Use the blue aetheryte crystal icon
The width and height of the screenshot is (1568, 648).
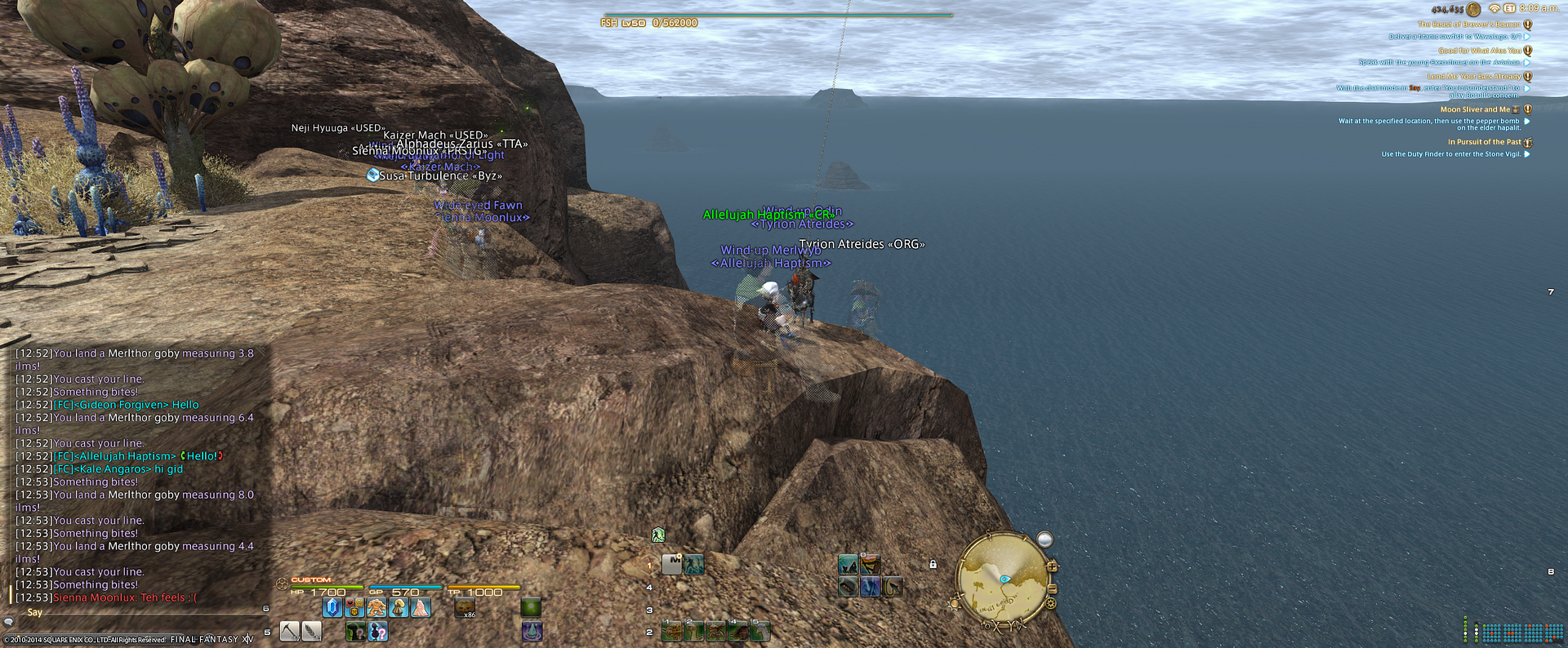pyautogui.click(x=332, y=607)
